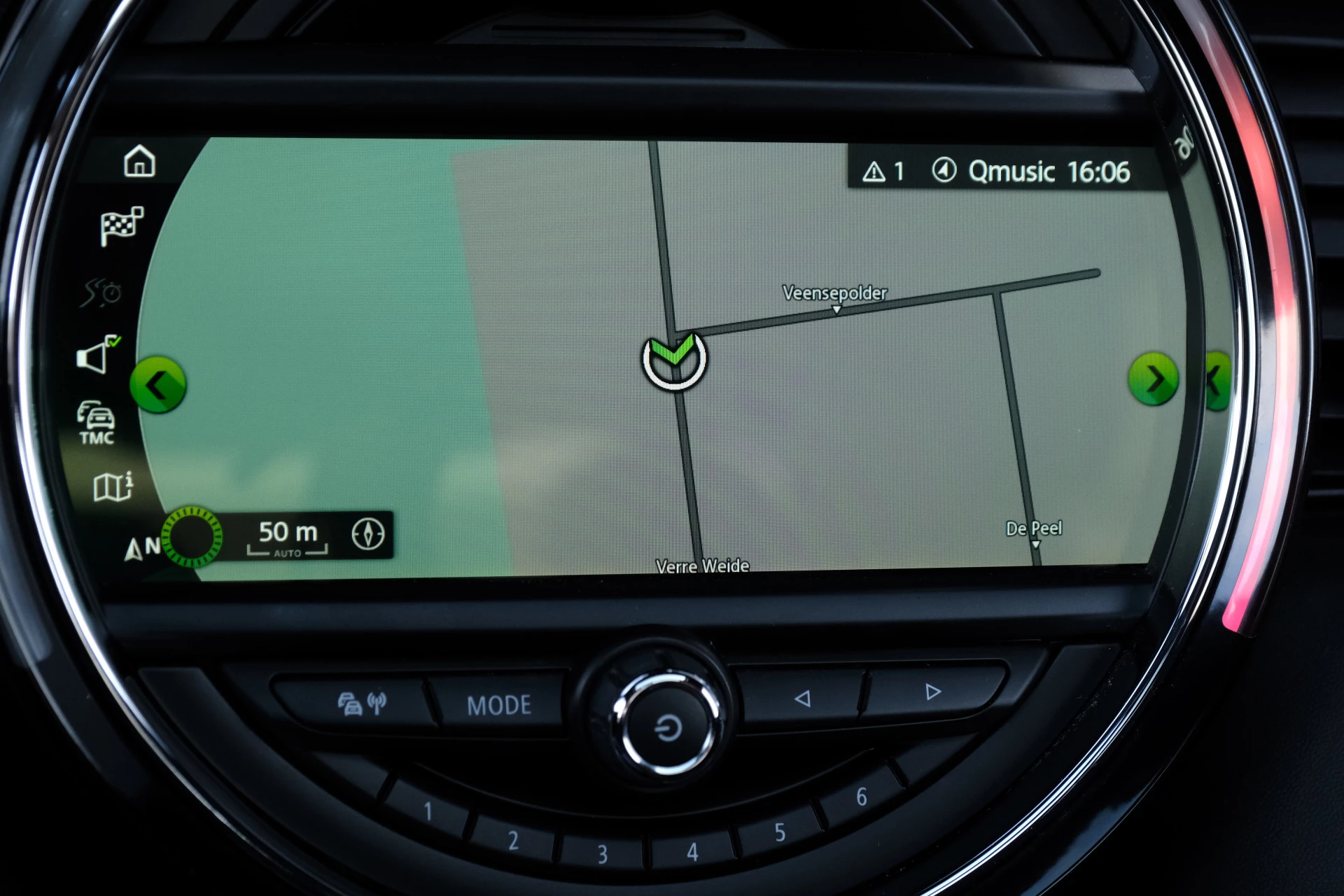This screenshot has height=896, width=1344.
Task: Open the map info icon
Action: point(113,486)
